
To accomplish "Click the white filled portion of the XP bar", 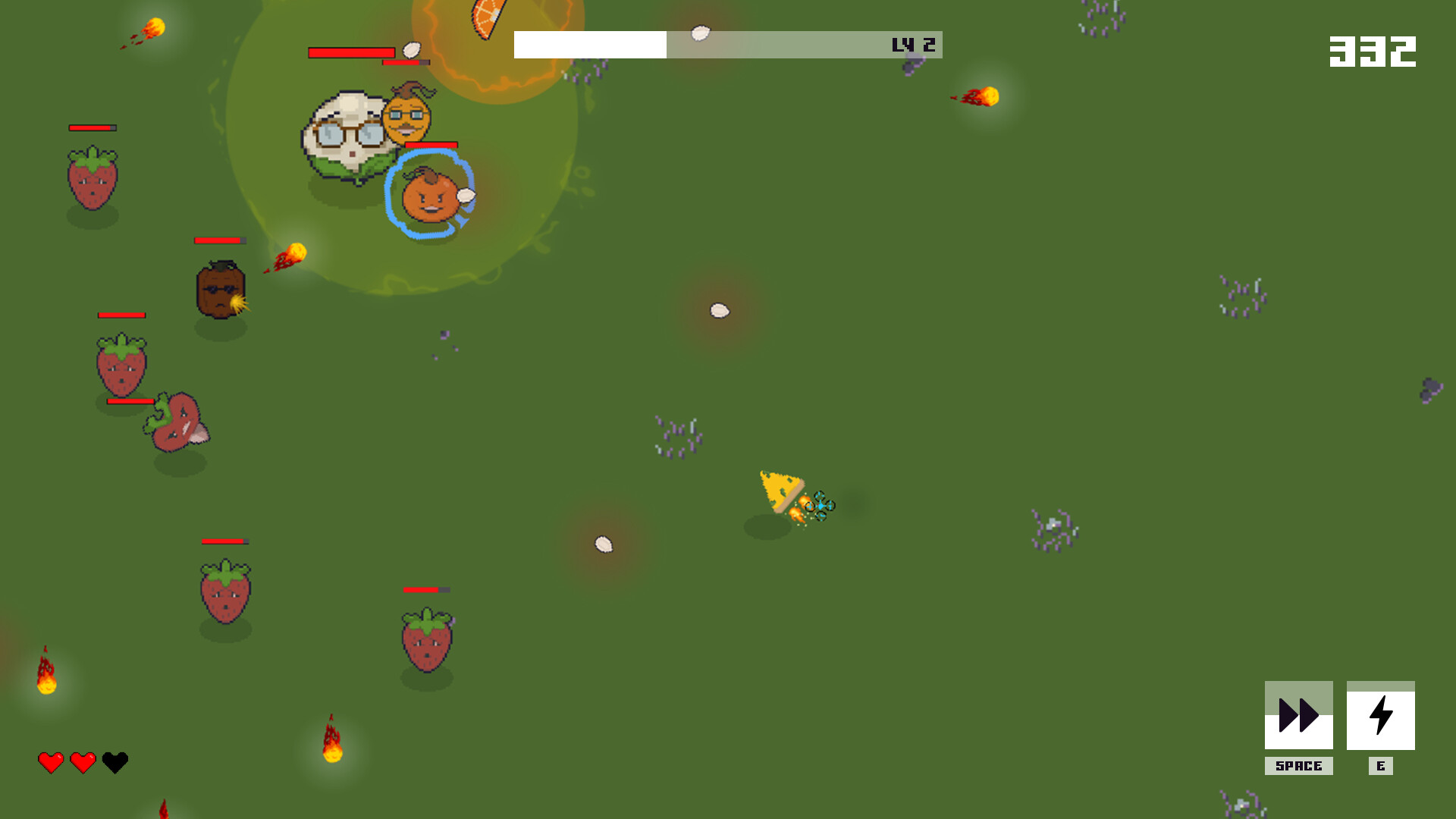I will tap(590, 45).
